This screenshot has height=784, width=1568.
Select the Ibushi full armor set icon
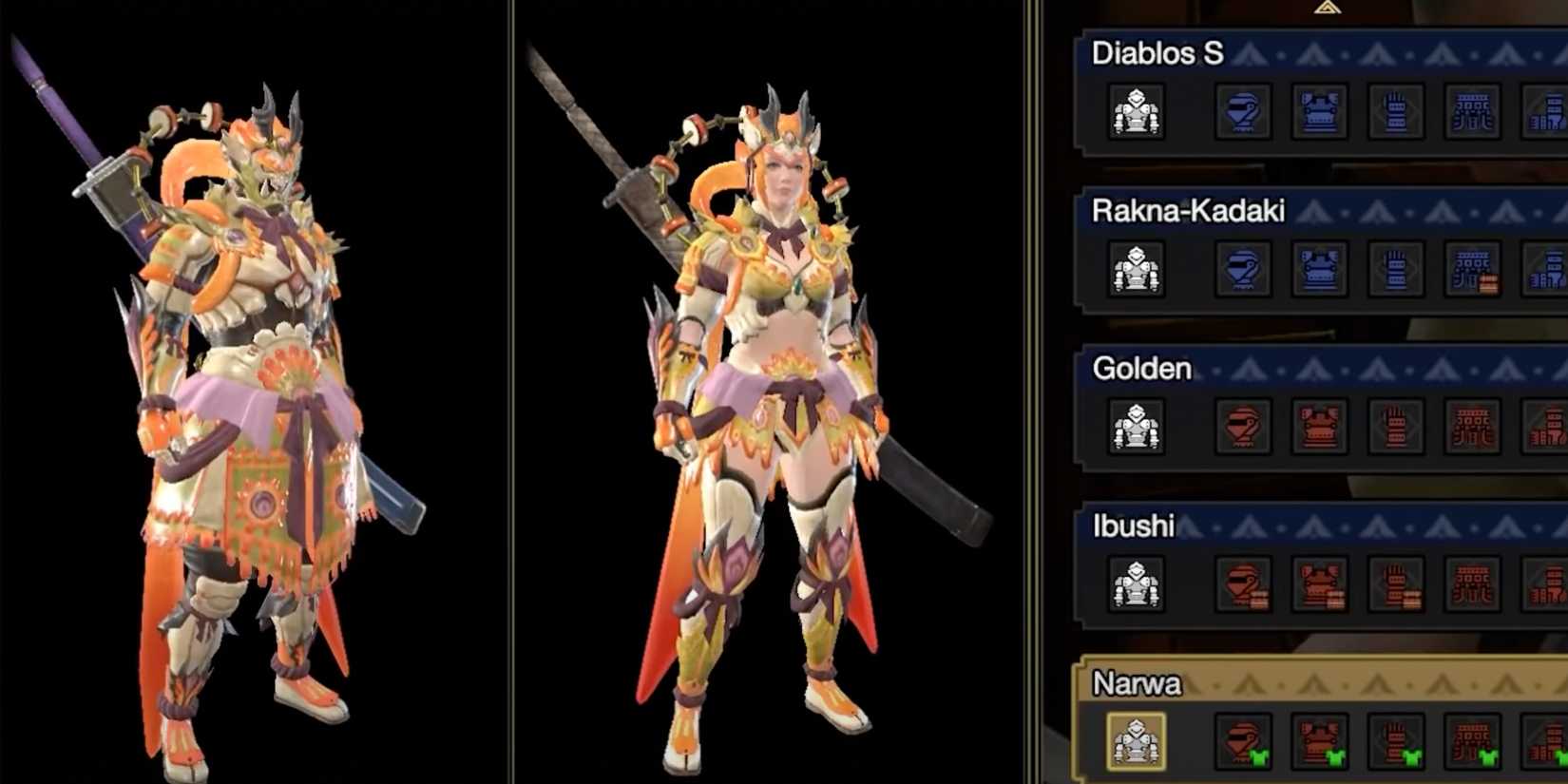tap(1136, 584)
